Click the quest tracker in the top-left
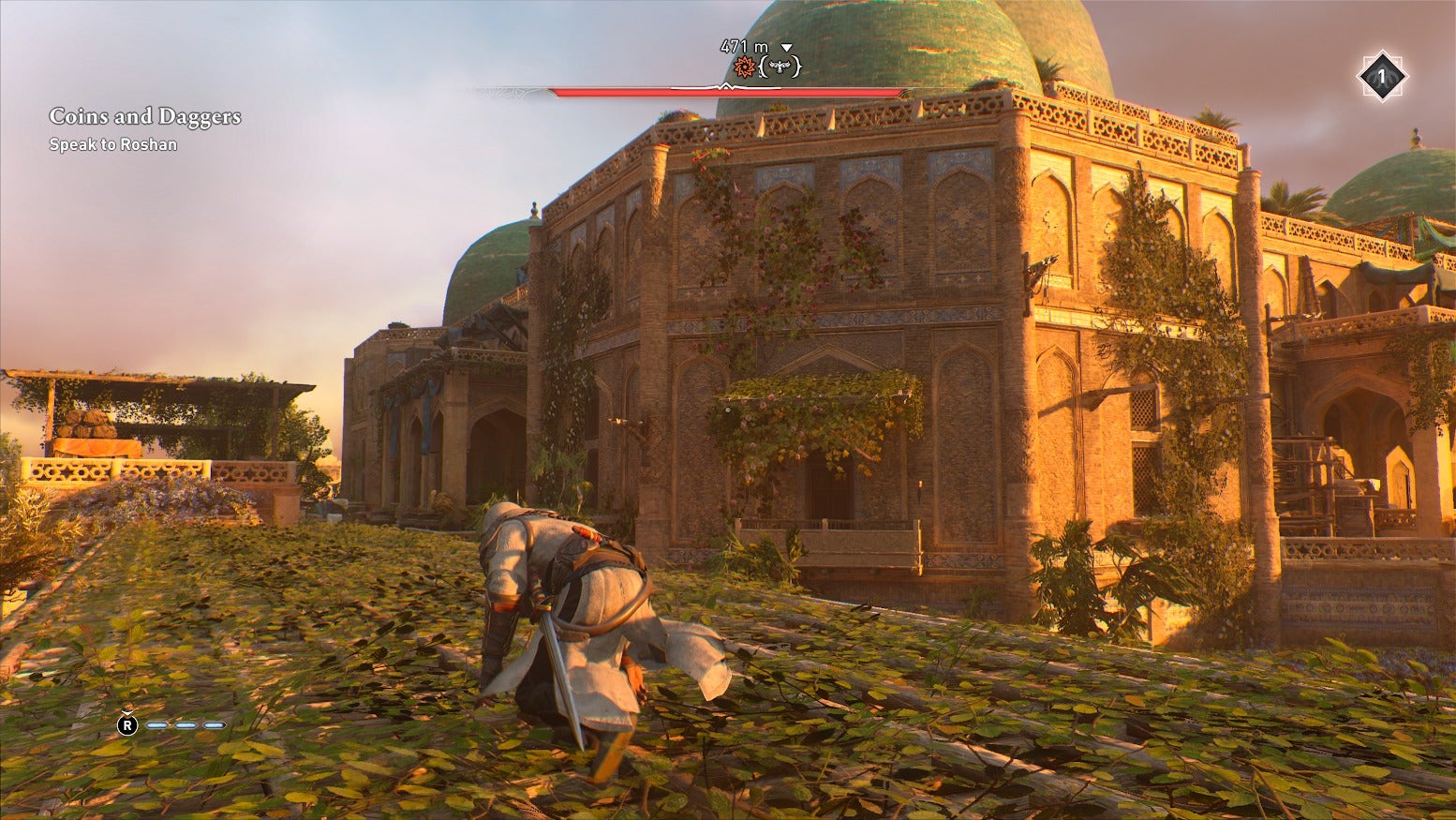 pos(144,129)
